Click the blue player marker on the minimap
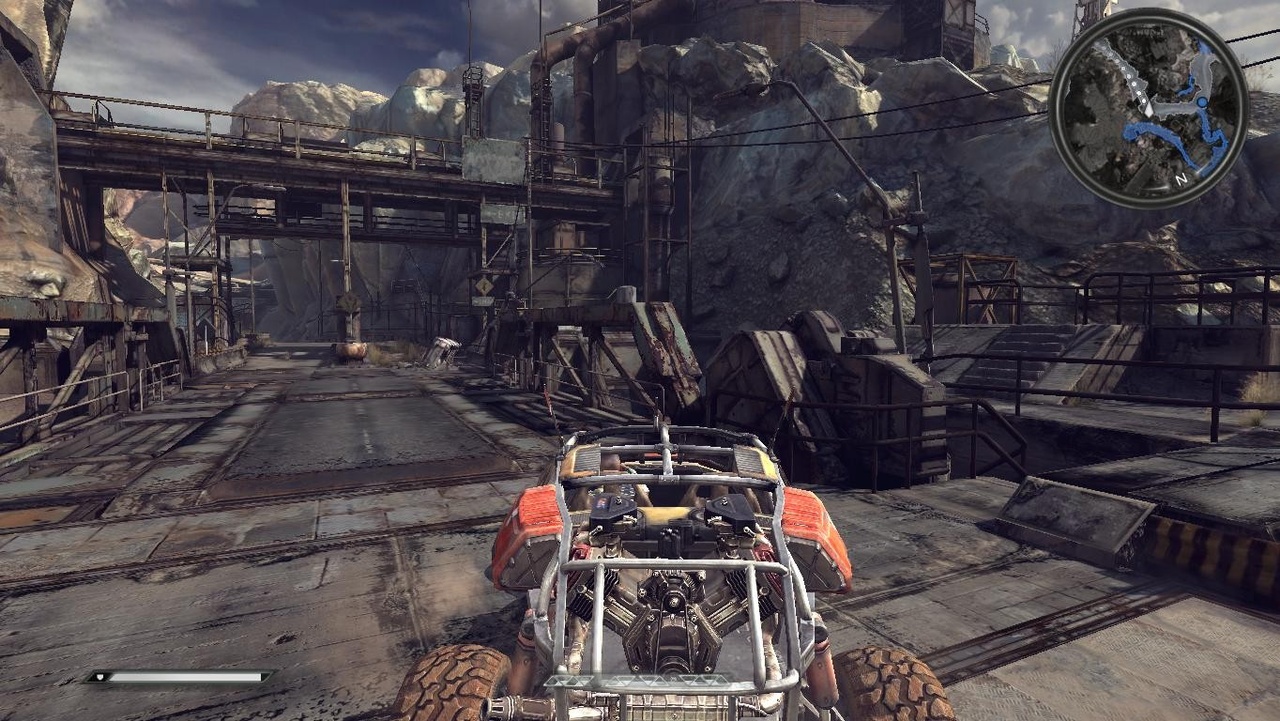This screenshot has width=1280, height=721. point(1202,101)
